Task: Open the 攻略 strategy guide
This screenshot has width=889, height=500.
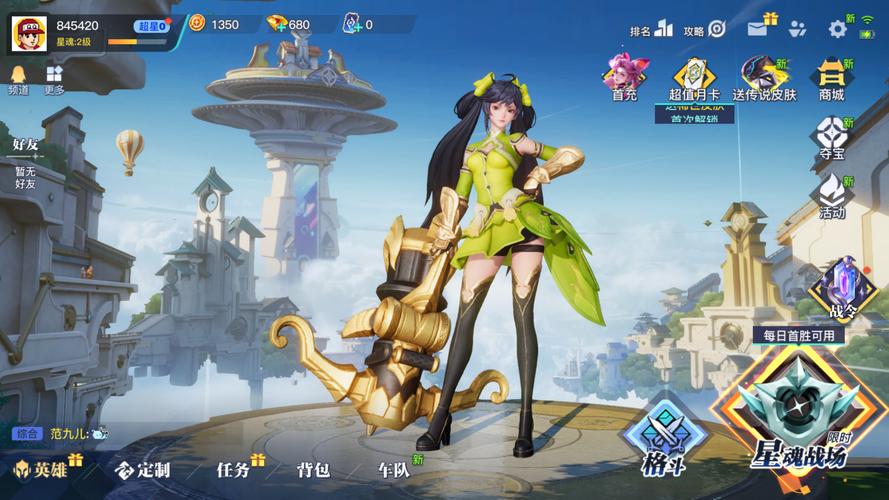Action: (706, 30)
